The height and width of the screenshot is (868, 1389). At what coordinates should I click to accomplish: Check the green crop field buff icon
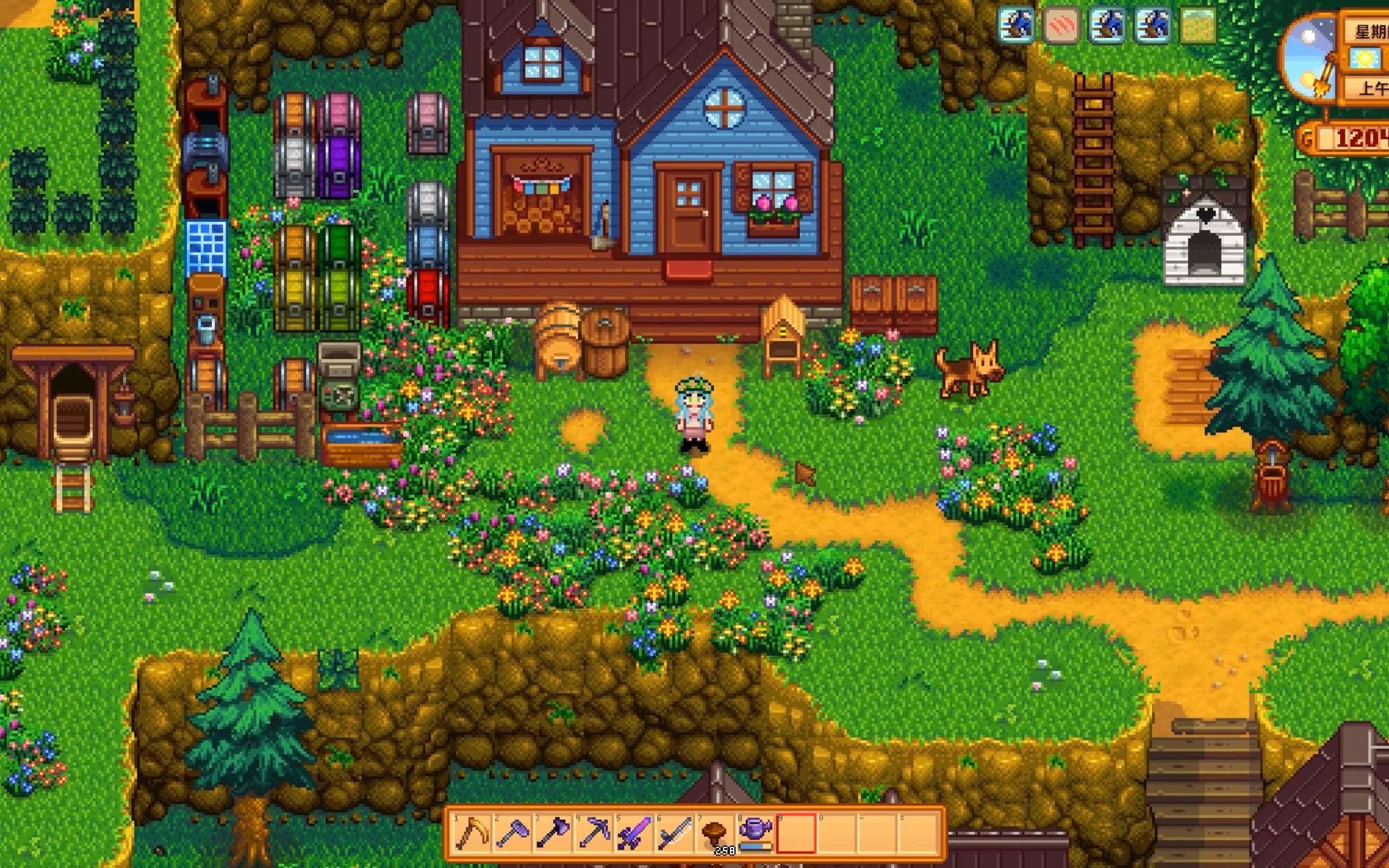[x=1197, y=25]
